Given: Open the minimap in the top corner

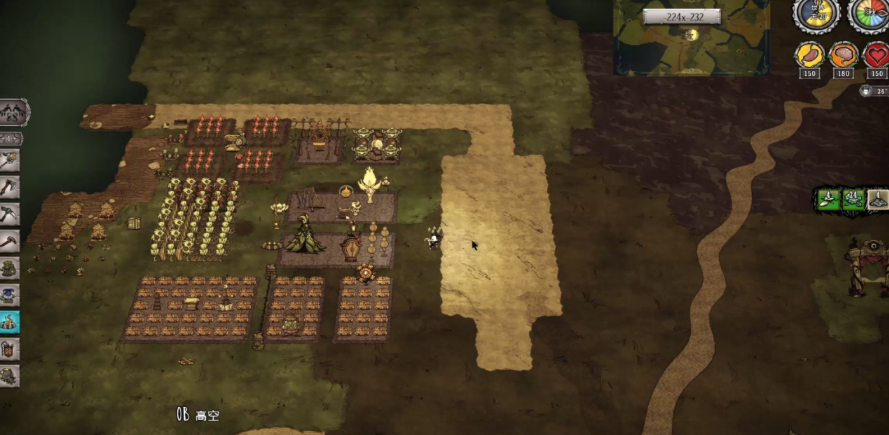Looking at the screenshot, I should click(691, 39).
